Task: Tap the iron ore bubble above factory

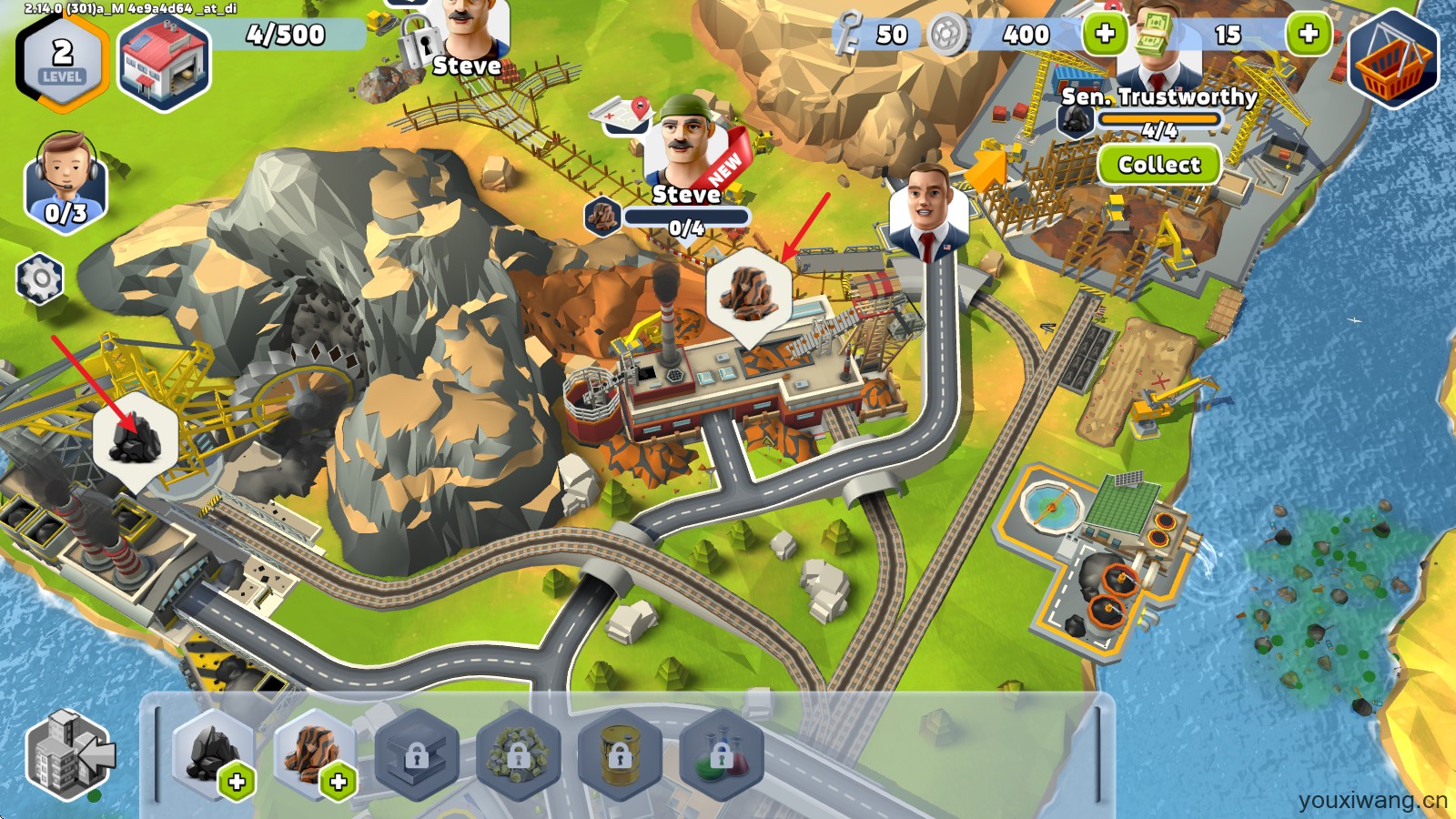Action: [748, 291]
